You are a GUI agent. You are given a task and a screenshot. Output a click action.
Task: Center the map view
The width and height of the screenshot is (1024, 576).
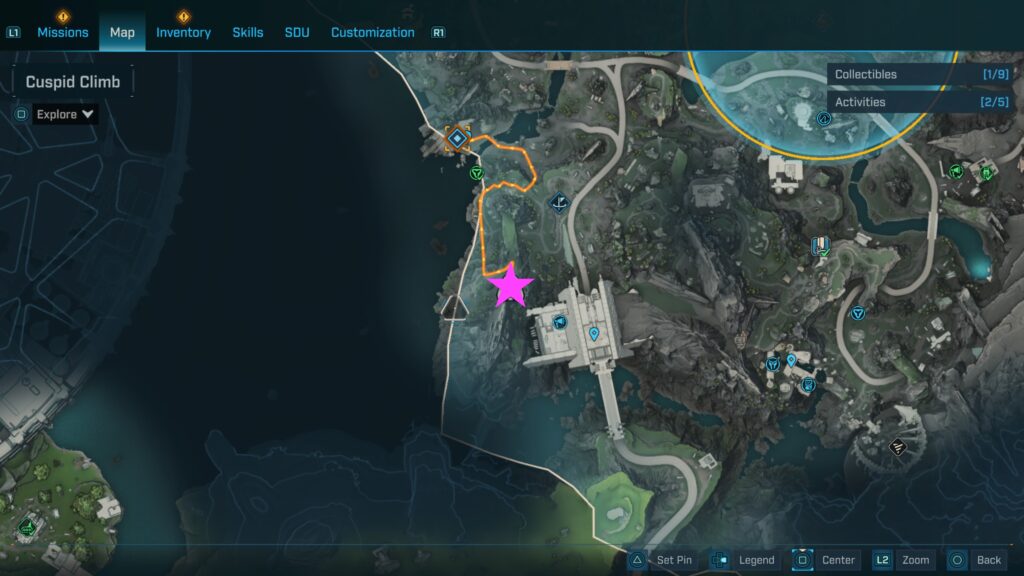[826, 560]
